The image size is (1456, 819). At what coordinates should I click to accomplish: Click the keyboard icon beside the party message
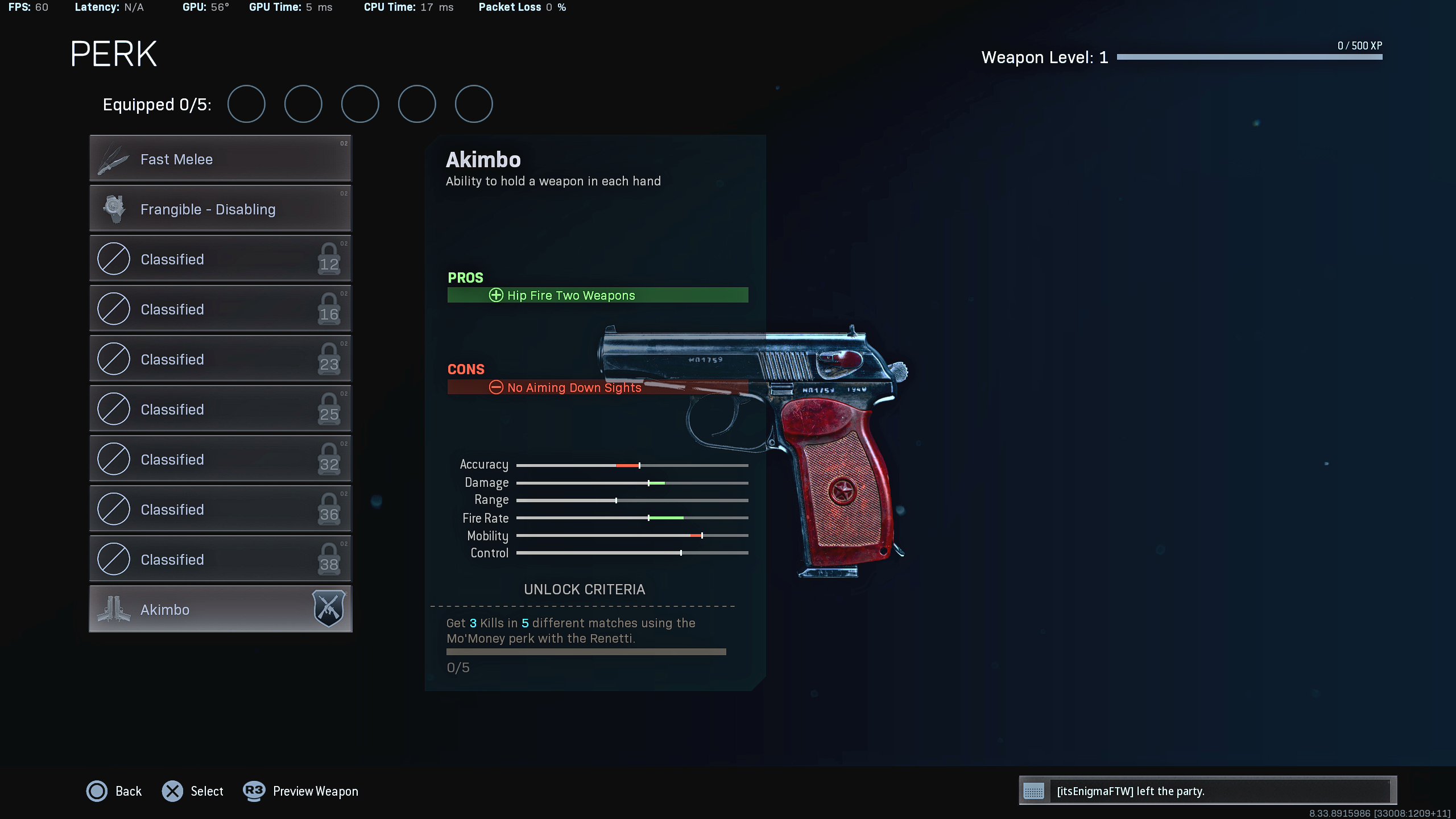(x=1033, y=791)
